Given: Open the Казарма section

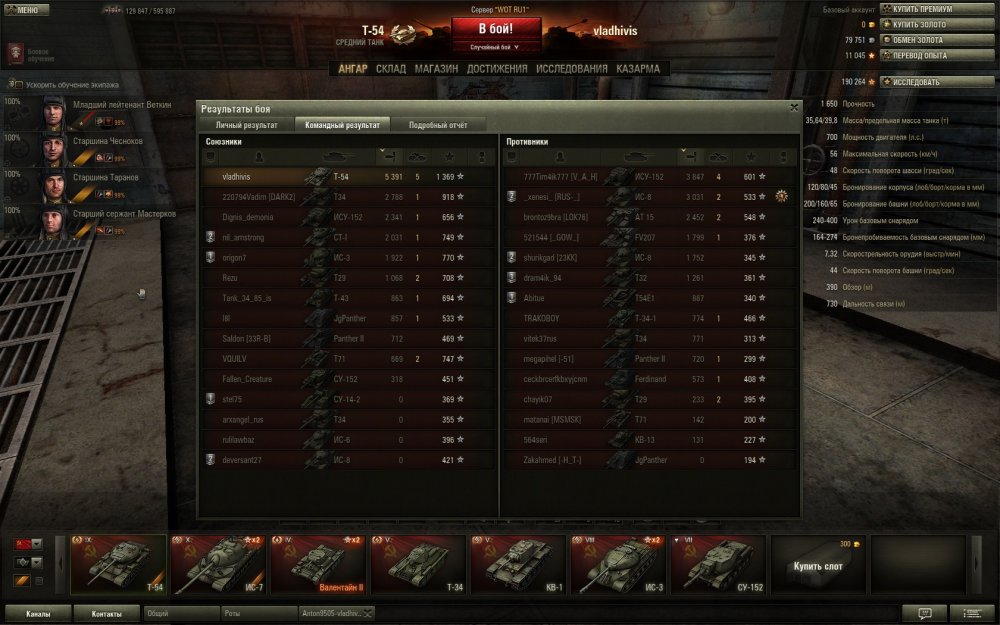Looking at the screenshot, I should coord(638,69).
